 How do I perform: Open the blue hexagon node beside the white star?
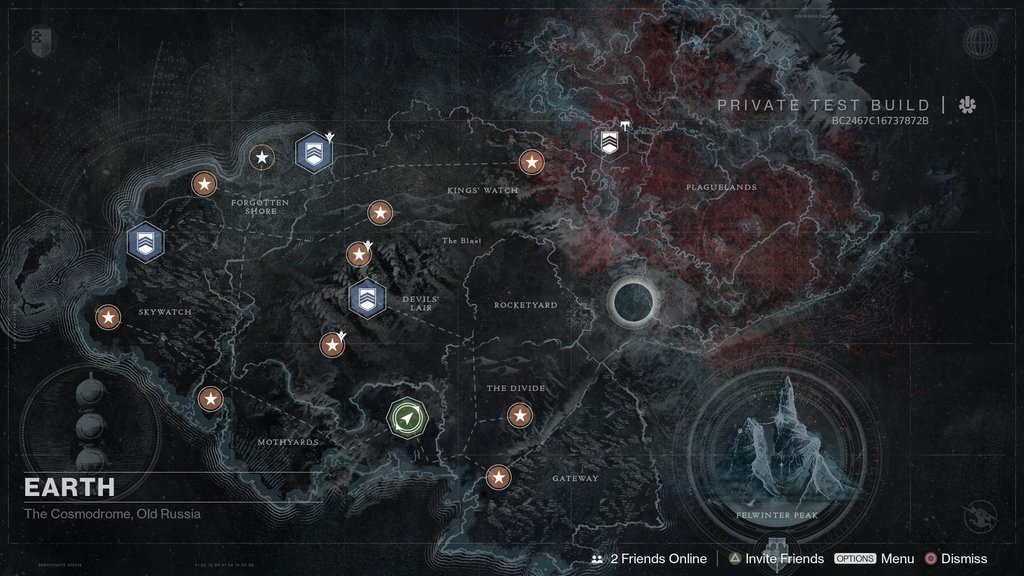click(314, 153)
